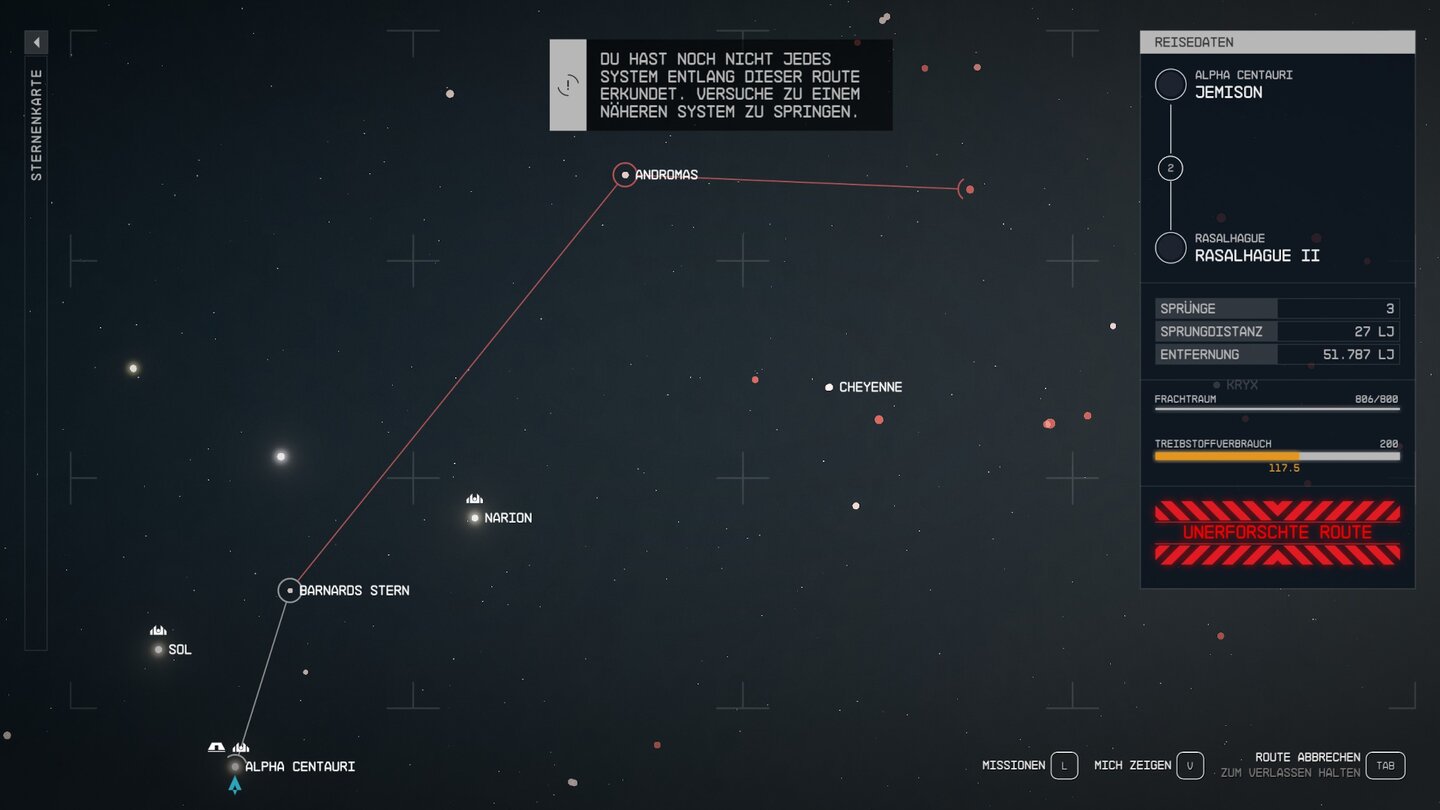
Task: Select the Alpha Centauri system marker
Action: (x=234, y=766)
